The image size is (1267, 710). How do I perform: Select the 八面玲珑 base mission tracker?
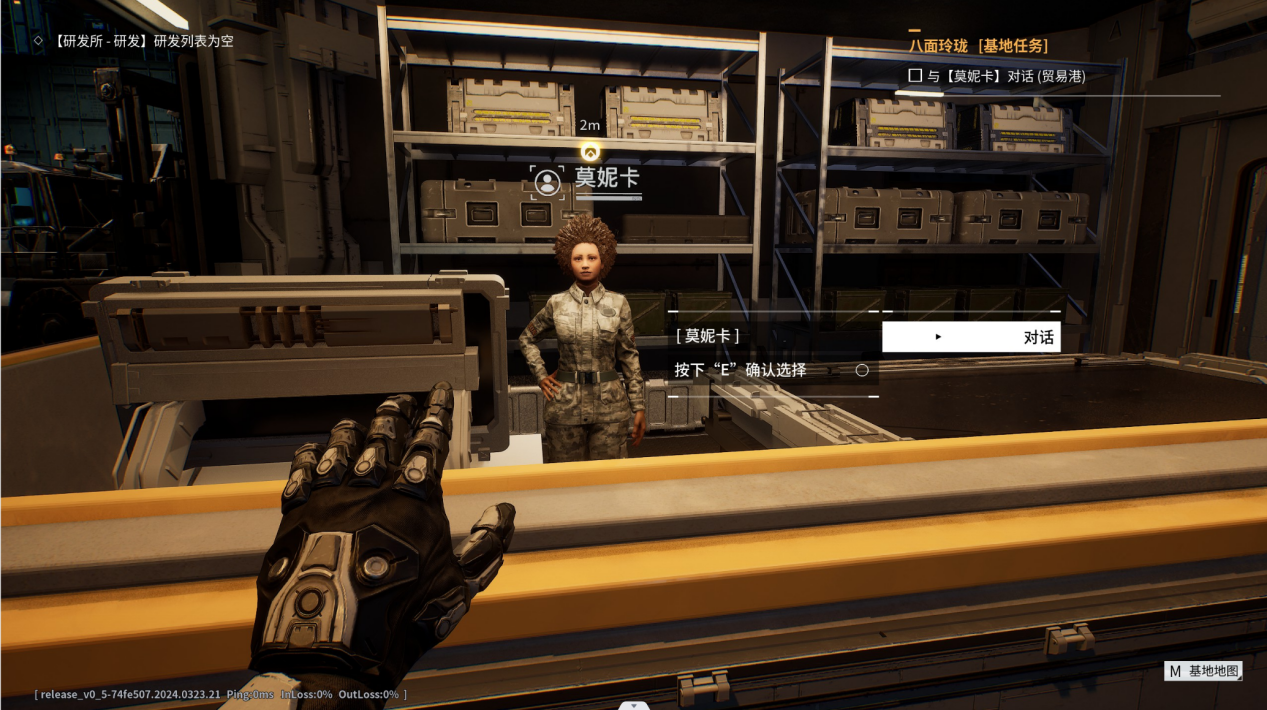pyautogui.click(x=978, y=46)
